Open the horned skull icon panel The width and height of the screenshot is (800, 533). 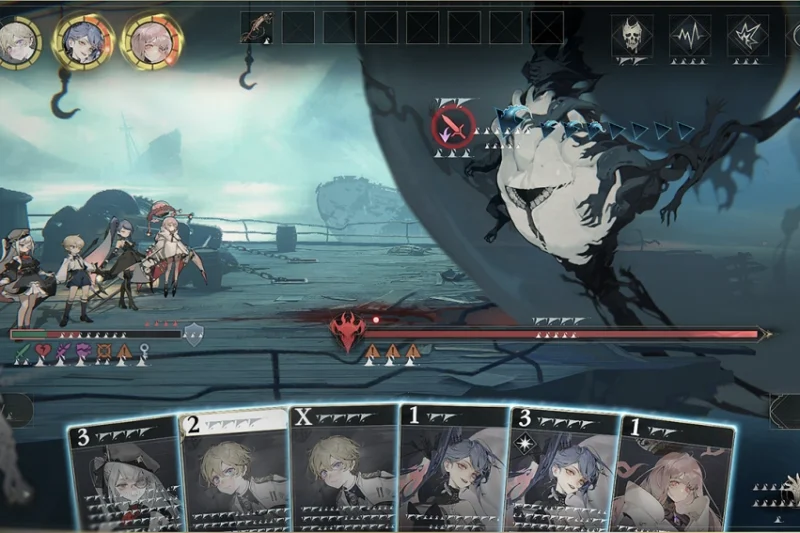pos(632,36)
